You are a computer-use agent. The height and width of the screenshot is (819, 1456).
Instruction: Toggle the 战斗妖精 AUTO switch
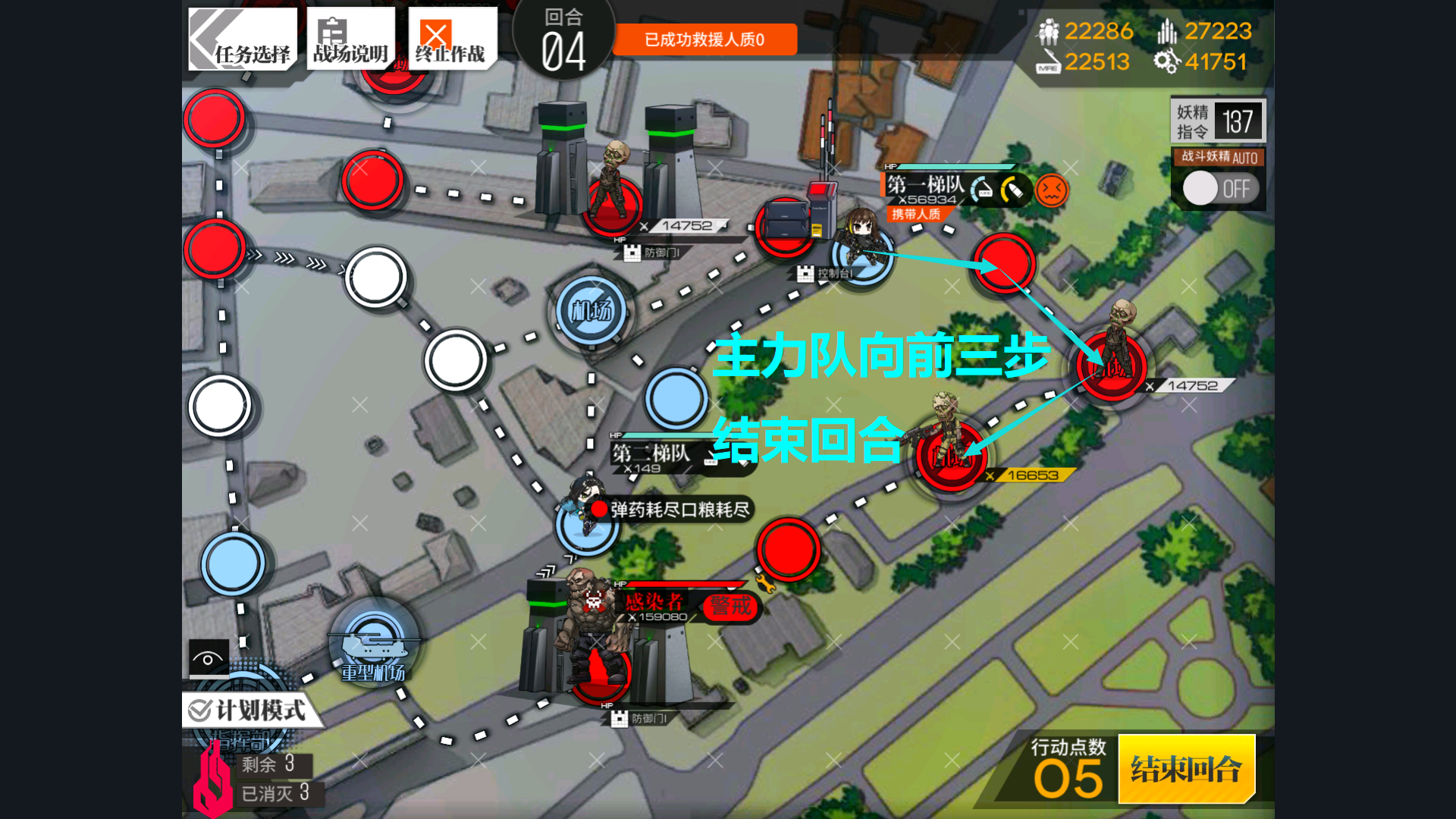[1219, 188]
